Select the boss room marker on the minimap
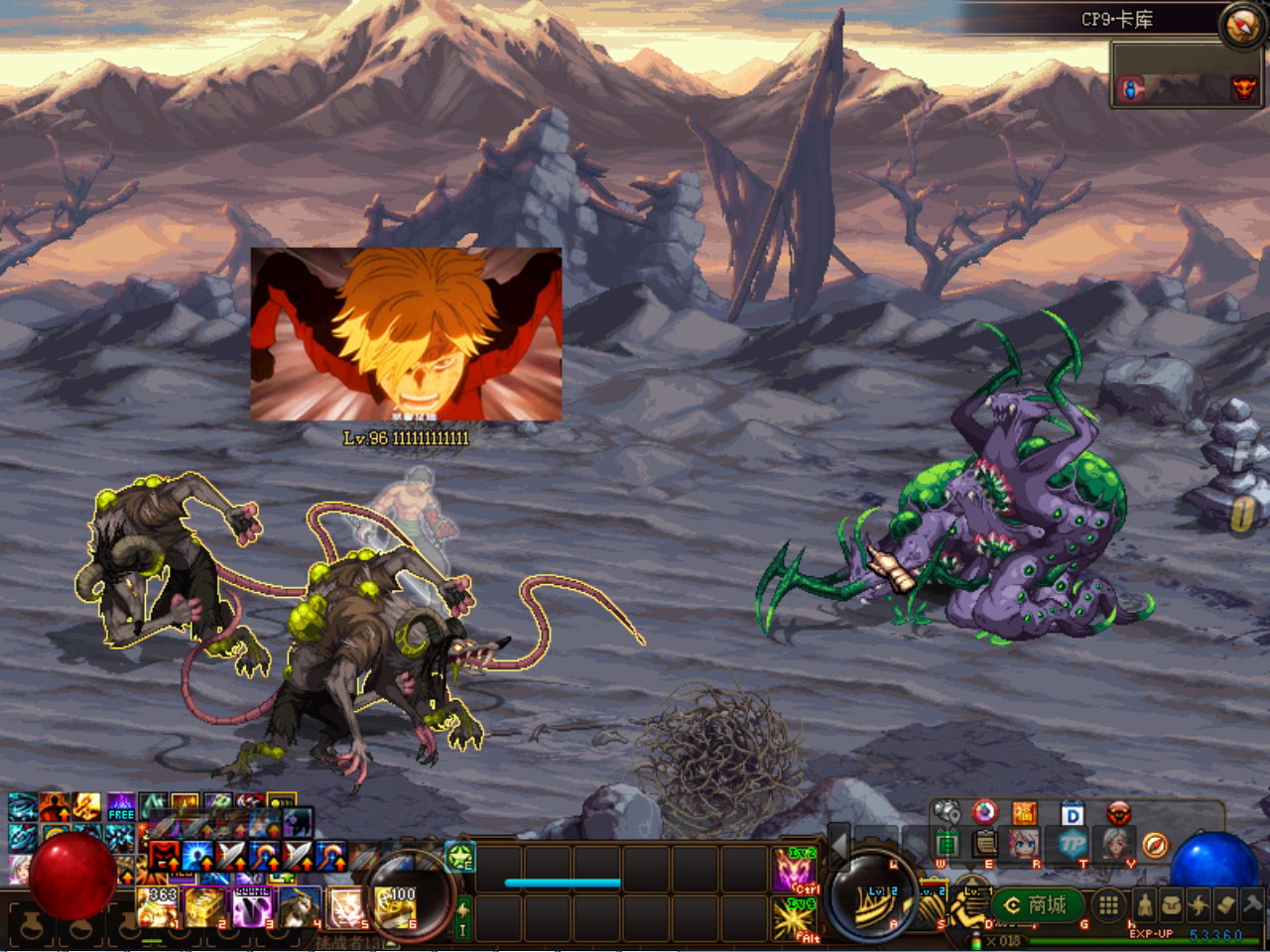 tap(1243, 89)
